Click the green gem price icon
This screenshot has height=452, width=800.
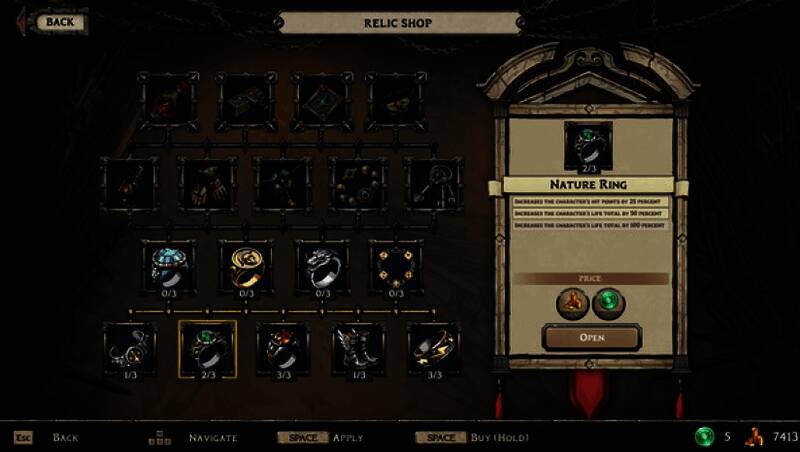tap(609, 302)
